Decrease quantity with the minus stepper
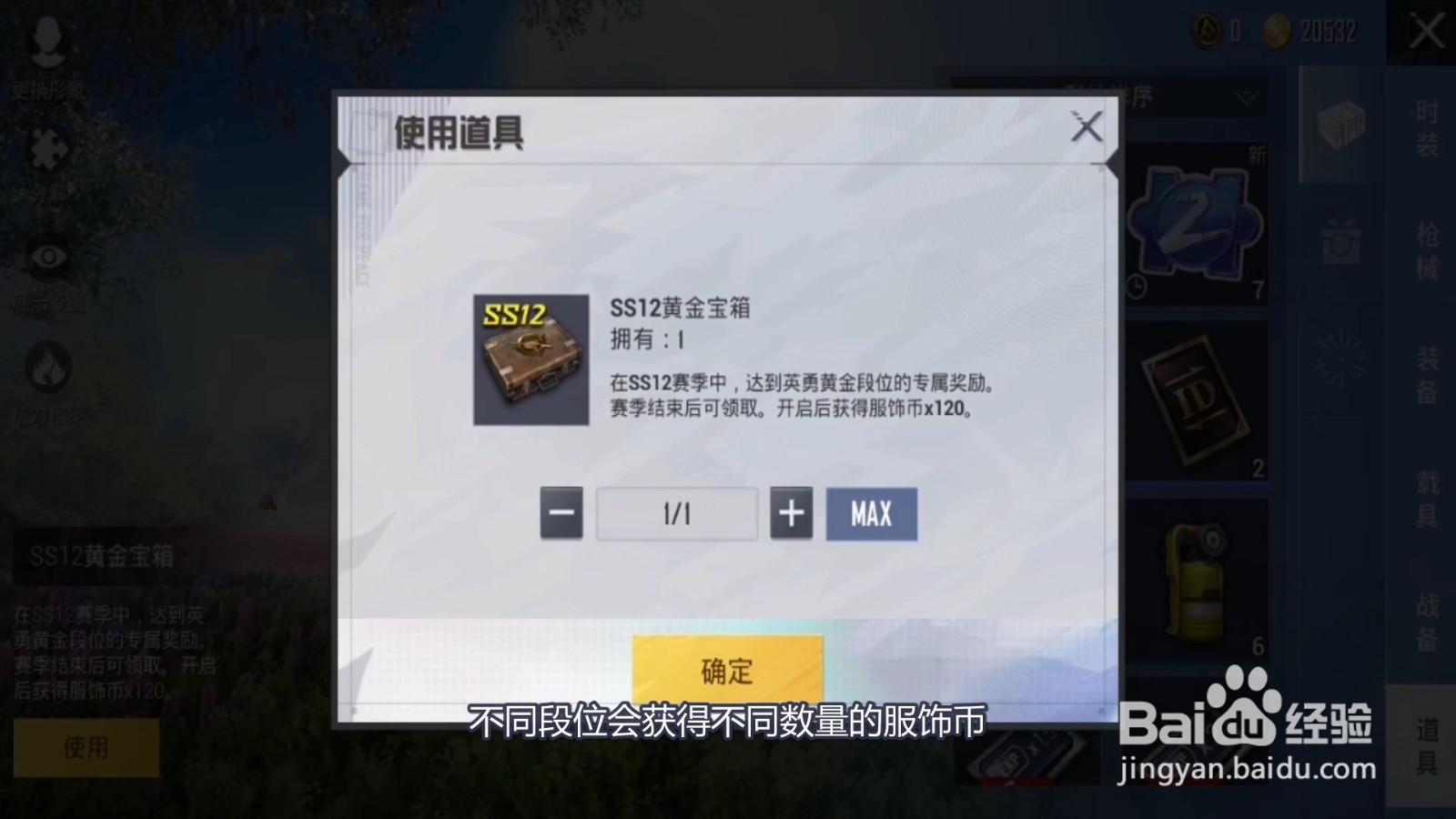Viewport: 1456px width, 819px height. coord(561,514)
